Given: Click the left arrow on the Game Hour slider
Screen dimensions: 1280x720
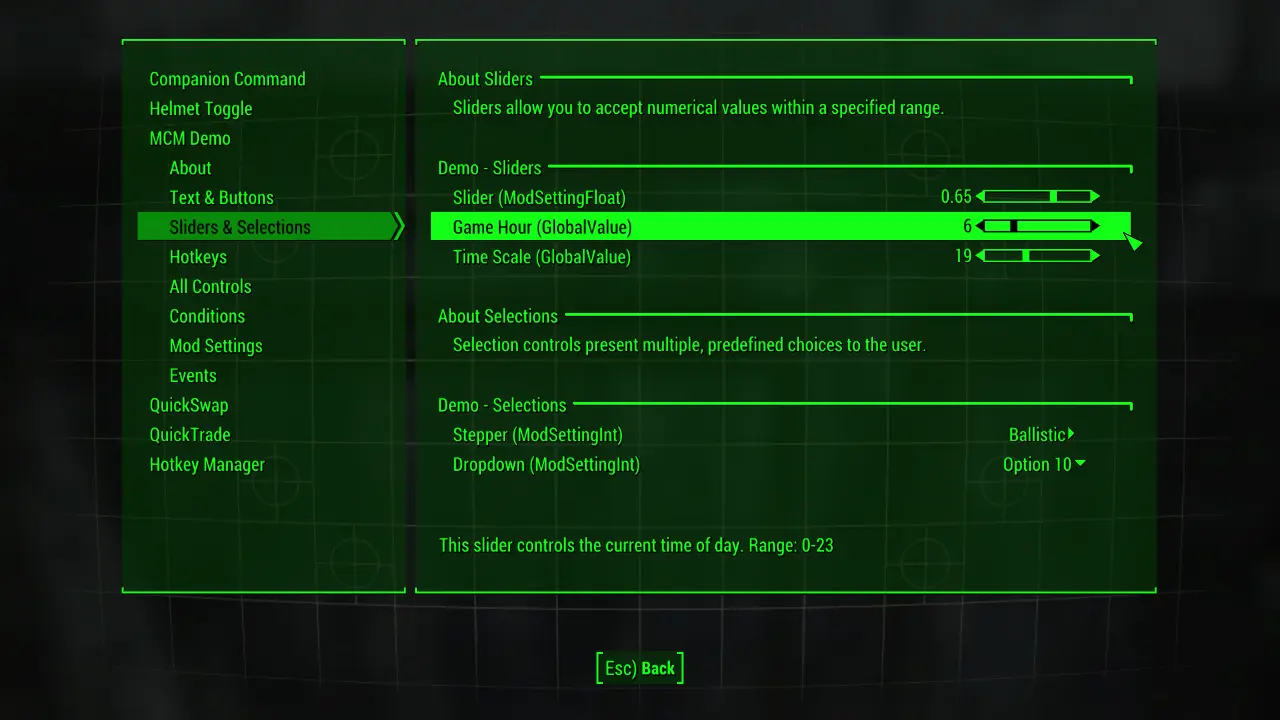Looking at the screenshot, I should click(980, 226).
